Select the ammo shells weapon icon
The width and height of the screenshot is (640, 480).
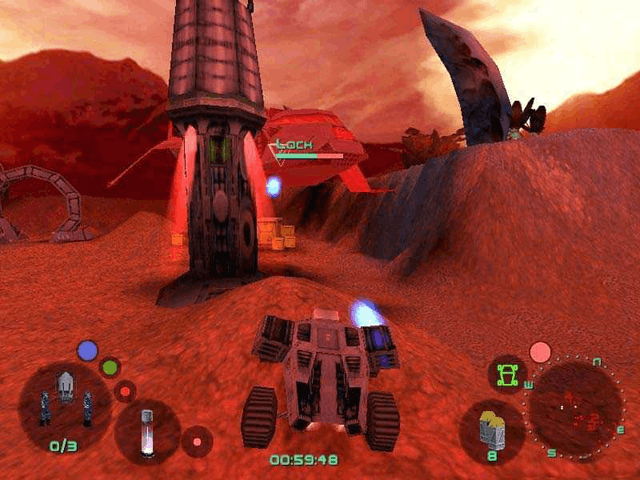(492, 429)
